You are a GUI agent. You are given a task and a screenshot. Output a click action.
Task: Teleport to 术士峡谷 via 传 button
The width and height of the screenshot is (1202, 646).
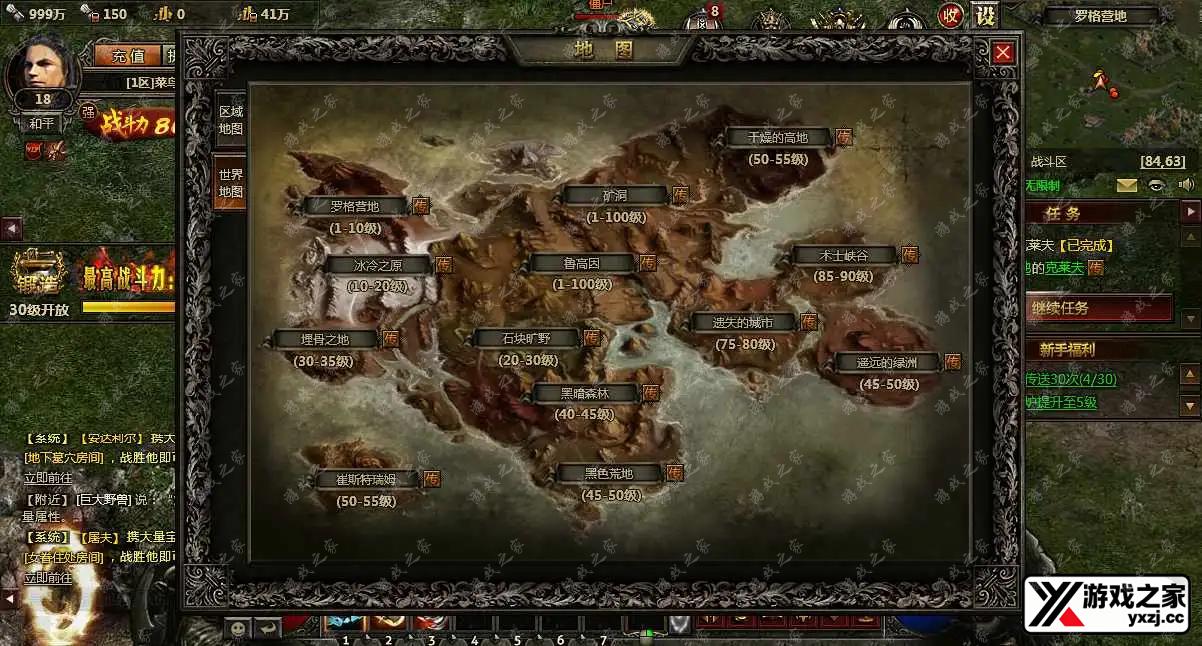910,255
